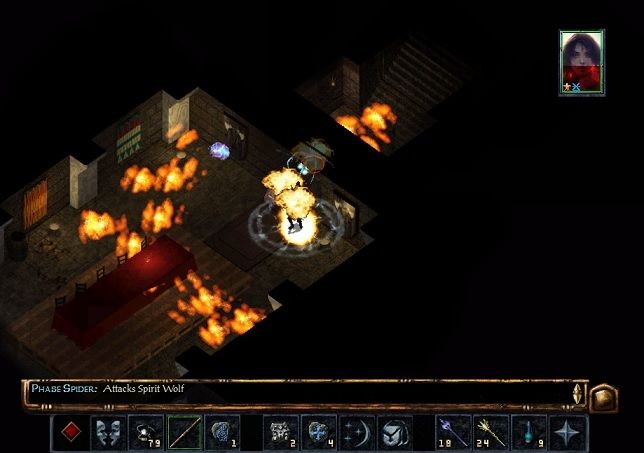This screenshot has height=453, width=644.
Task: Click the helmet icon on the action bar
Action: [392, 433]
